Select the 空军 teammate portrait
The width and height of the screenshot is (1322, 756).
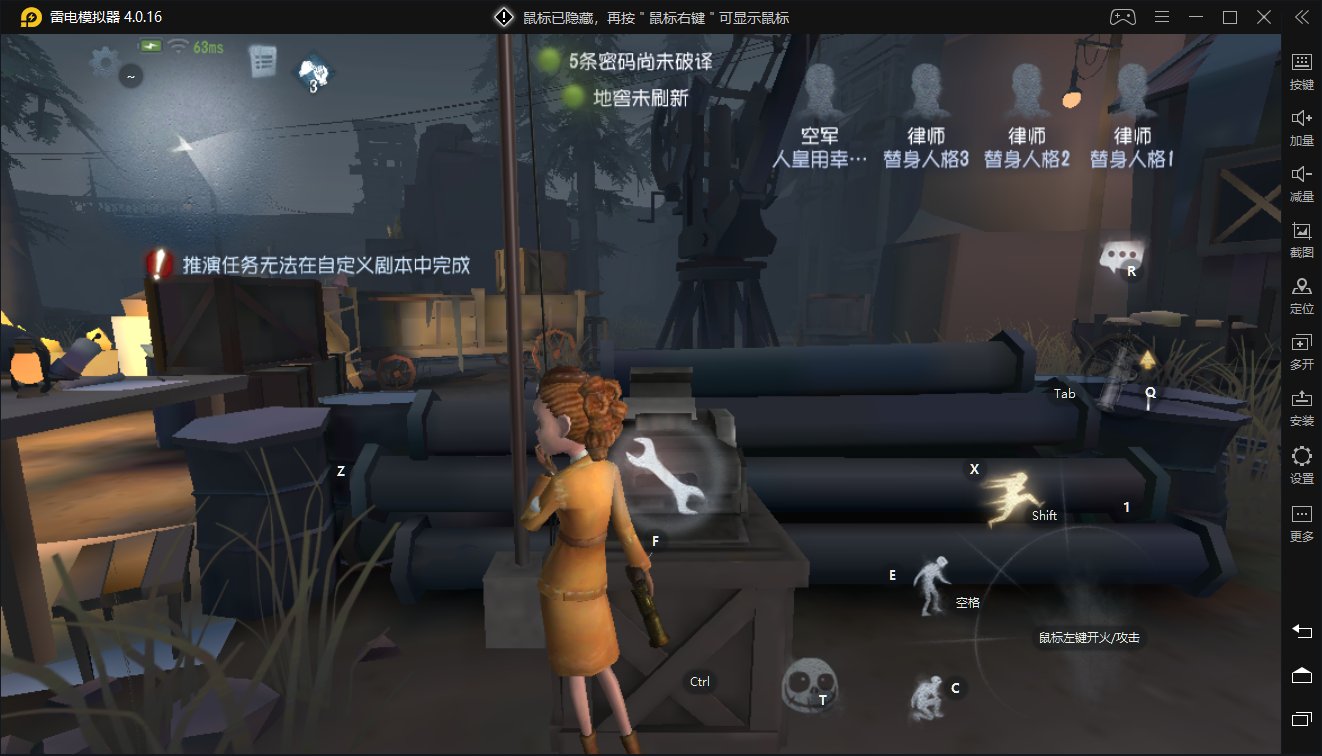tap(820, 92)
